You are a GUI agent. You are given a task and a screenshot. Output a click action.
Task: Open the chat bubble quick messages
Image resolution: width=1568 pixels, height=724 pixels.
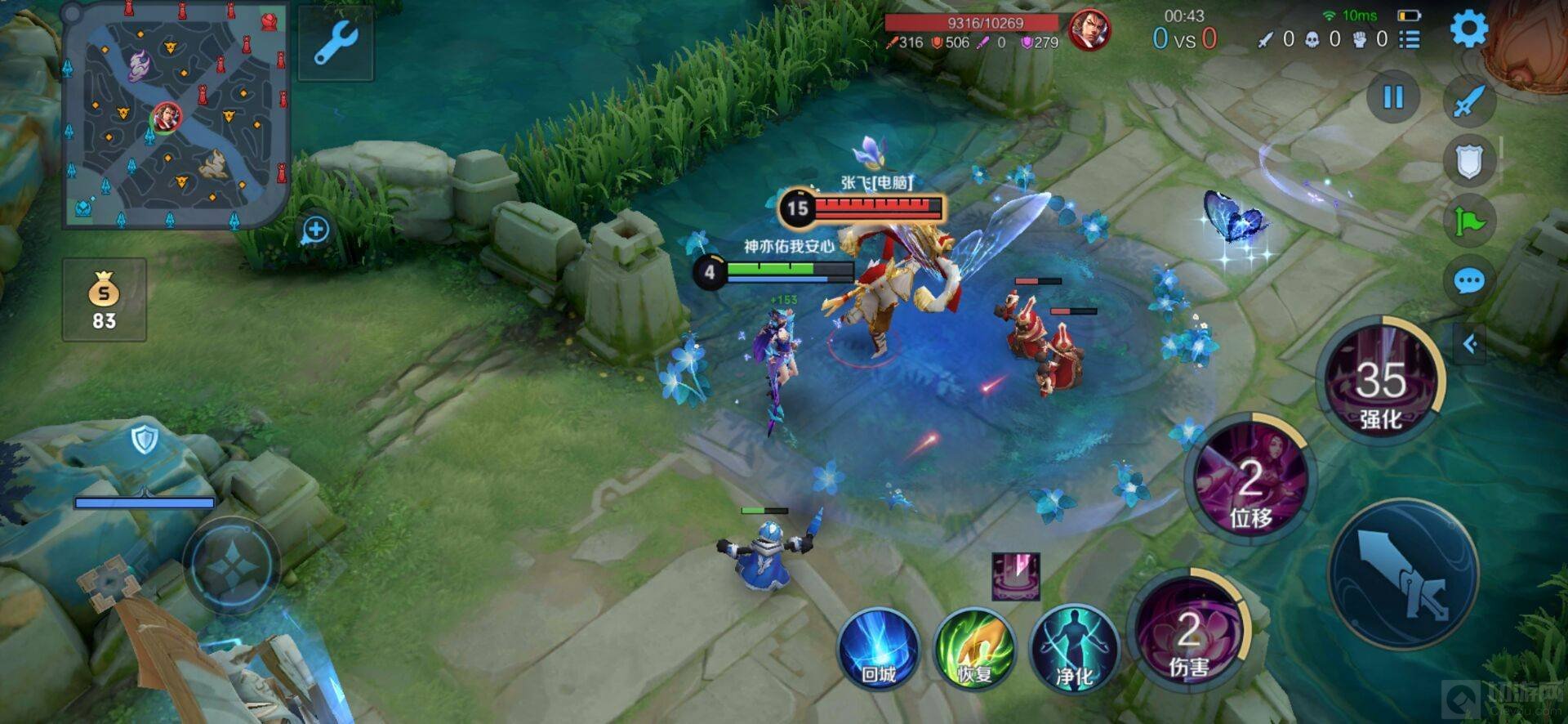(1468, 283)
